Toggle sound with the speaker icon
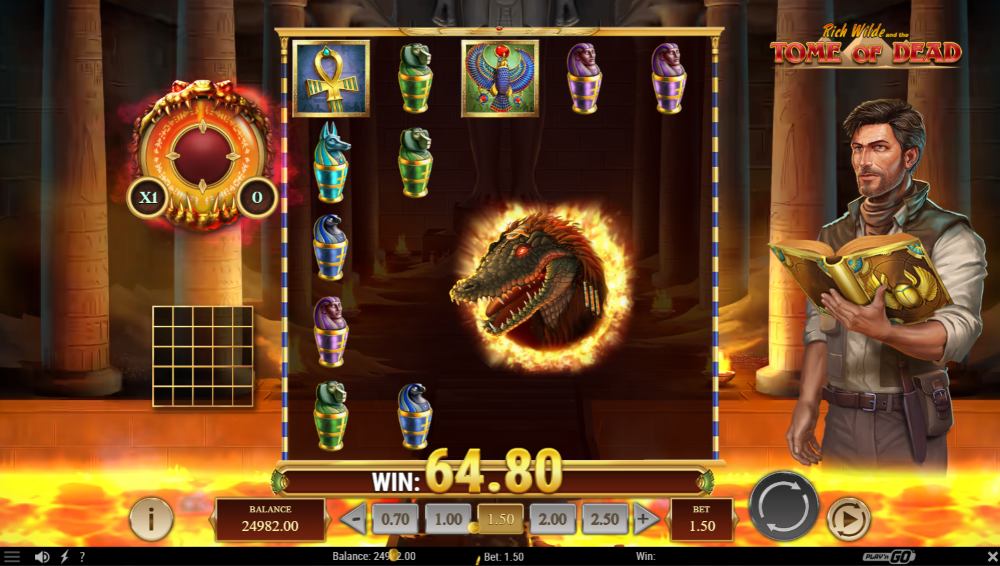The height and width of the screenshot is (566, 1000). point(42,556)
